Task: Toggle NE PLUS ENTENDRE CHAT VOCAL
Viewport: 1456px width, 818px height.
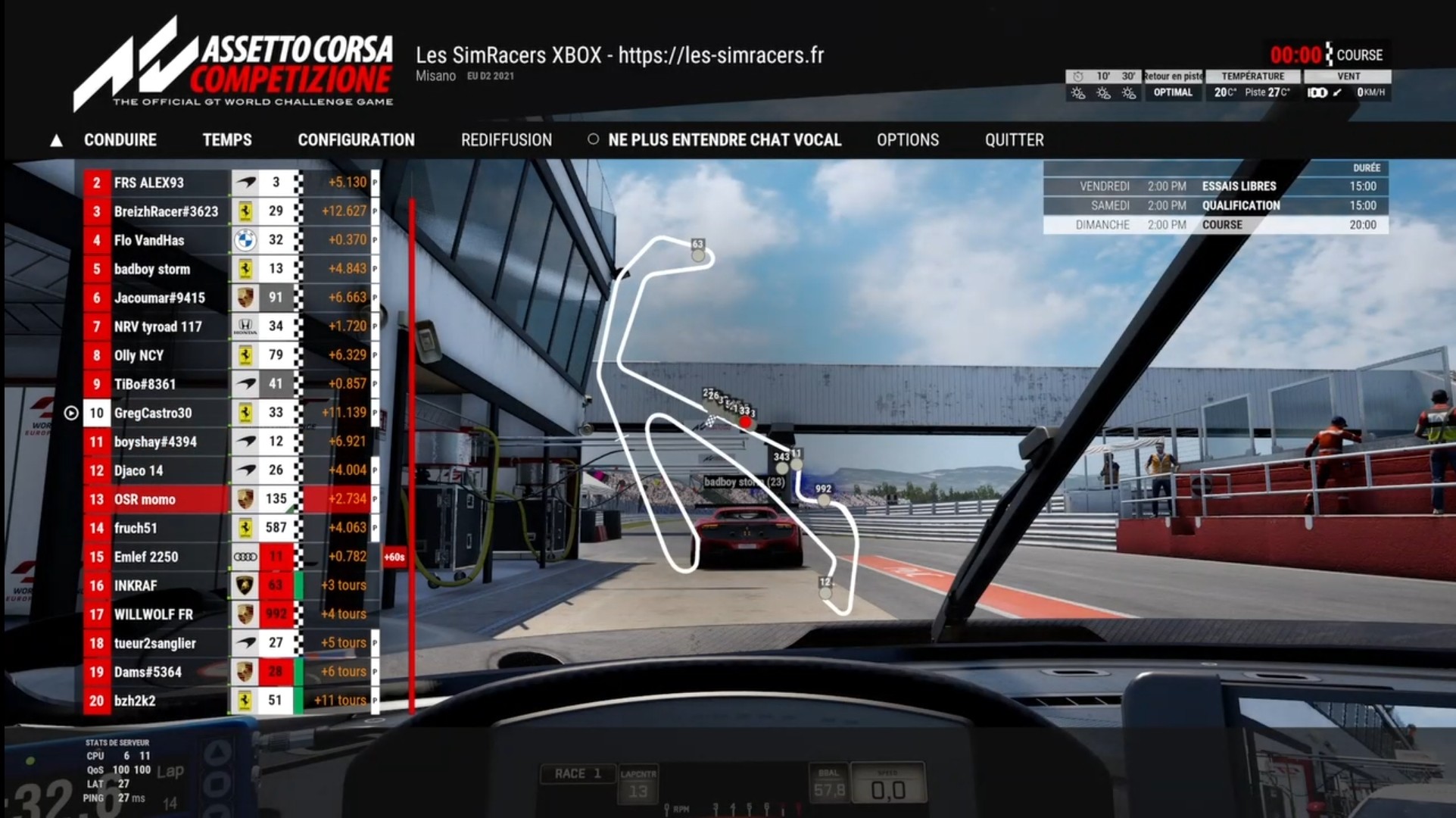Action: pos(724,140)
